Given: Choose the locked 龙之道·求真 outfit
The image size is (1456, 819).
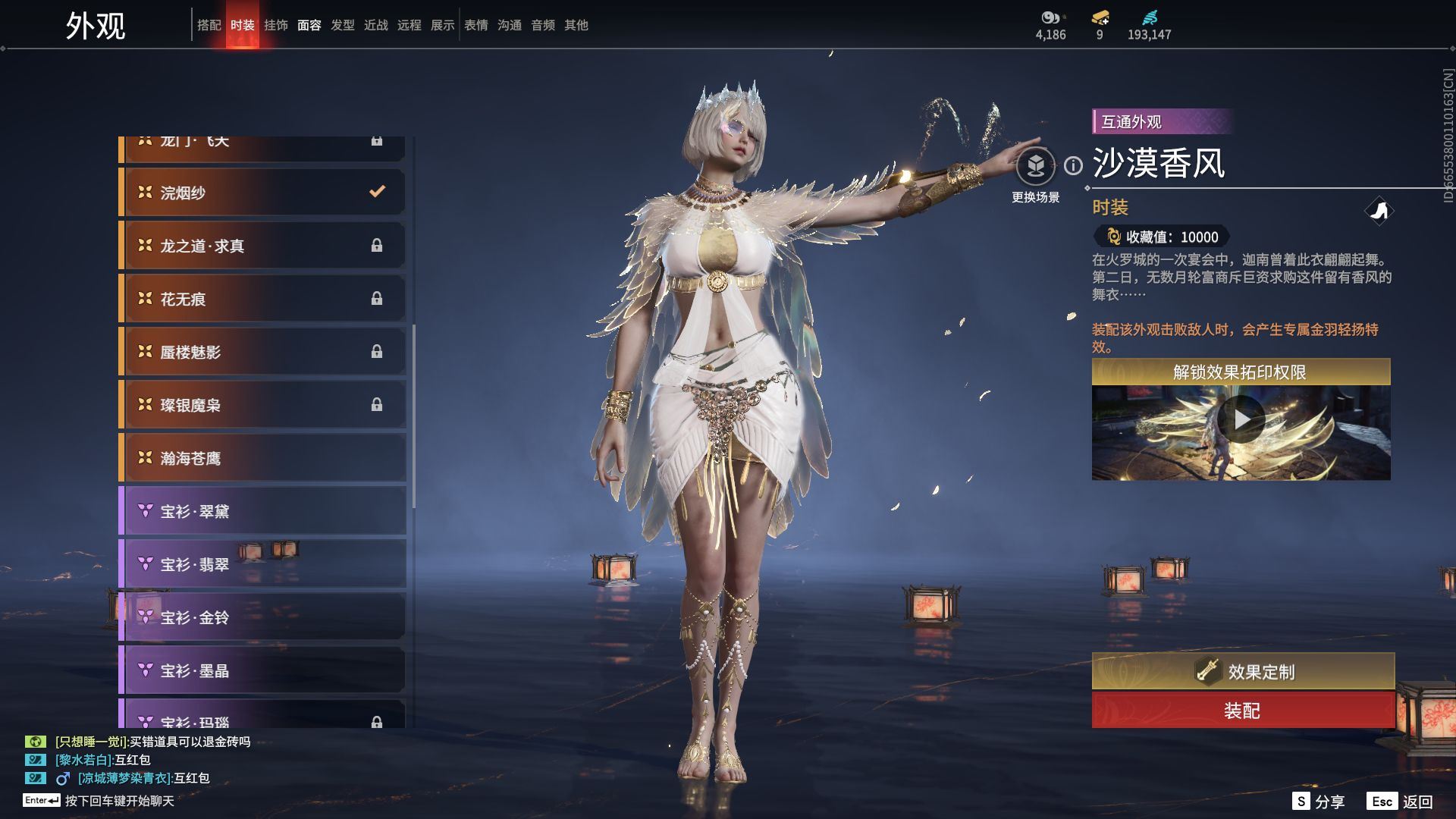Looking at the screenshot, I should (262, 246).
